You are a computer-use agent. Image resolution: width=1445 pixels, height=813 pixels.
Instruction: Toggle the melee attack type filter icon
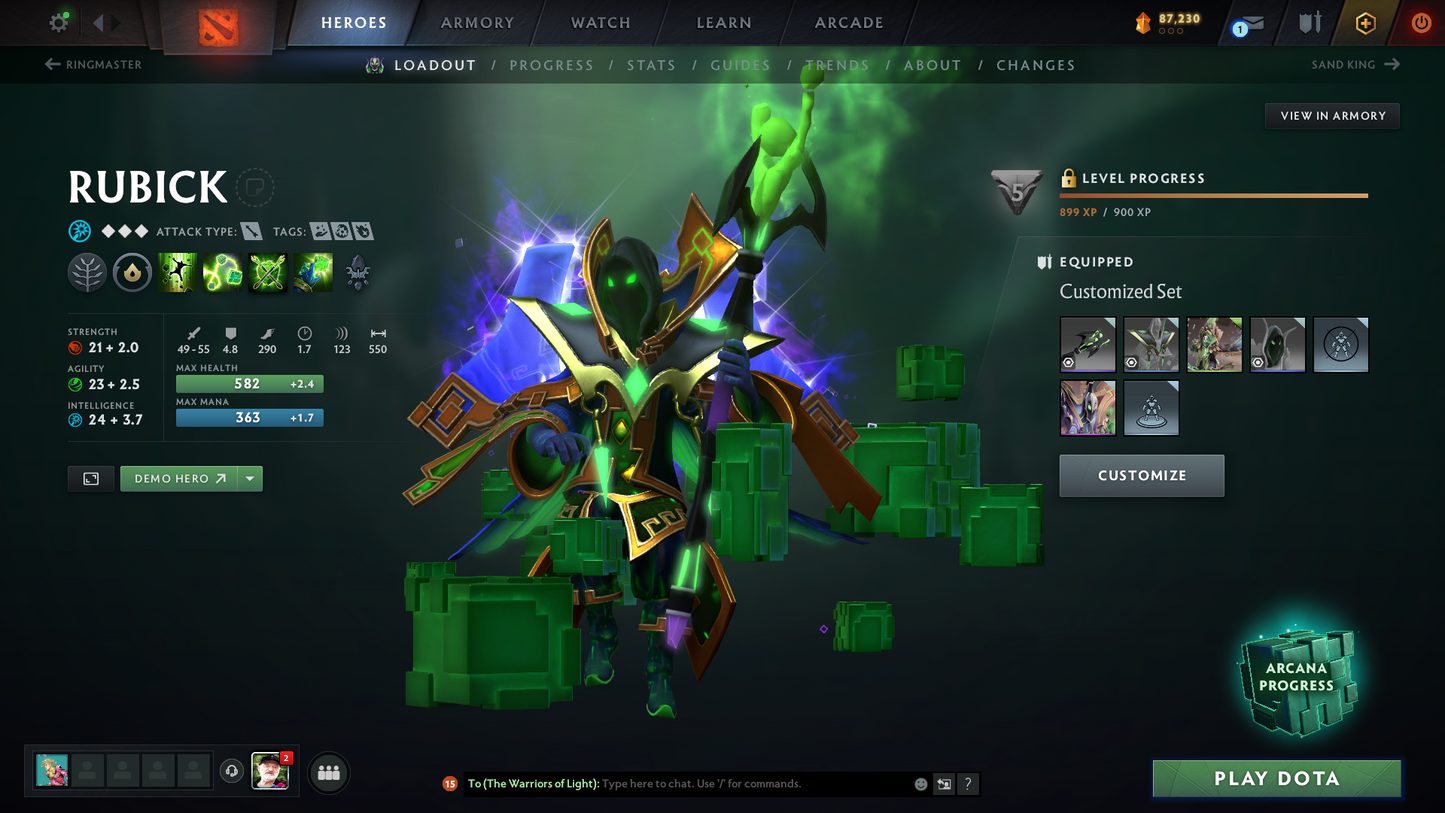(252, 230)
